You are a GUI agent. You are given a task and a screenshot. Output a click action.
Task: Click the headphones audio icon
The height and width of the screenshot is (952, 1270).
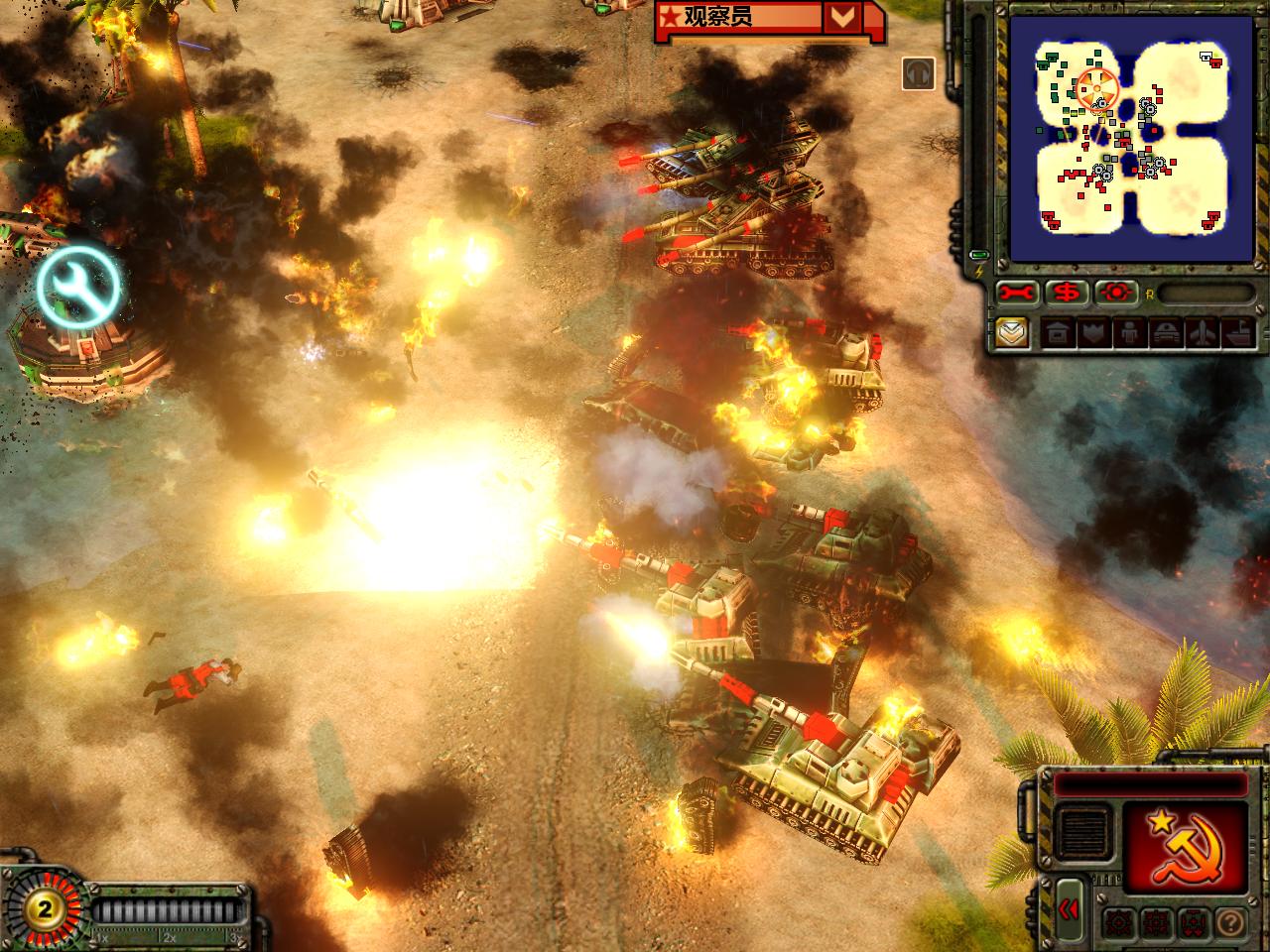click(919, 72)
